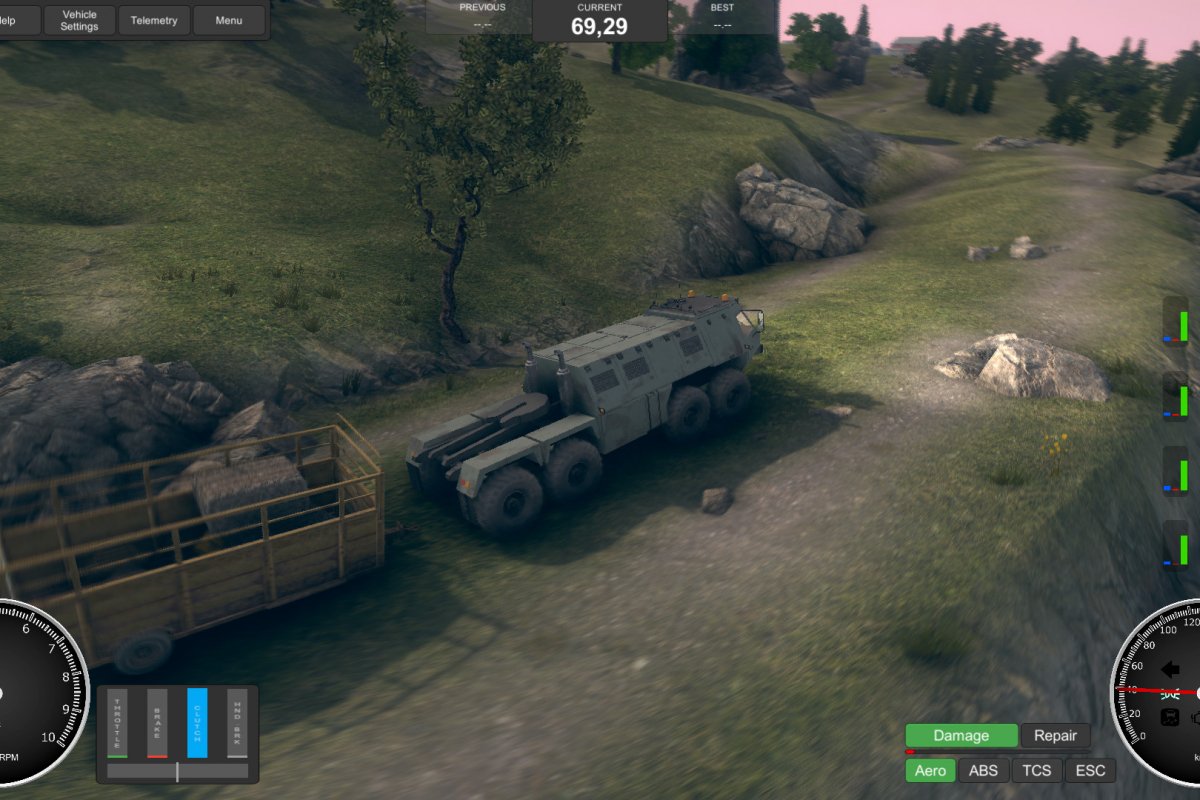This screenshot has height=800, width=1200.
Task: Turn on TCS traction control
Action: (1037, 770)
